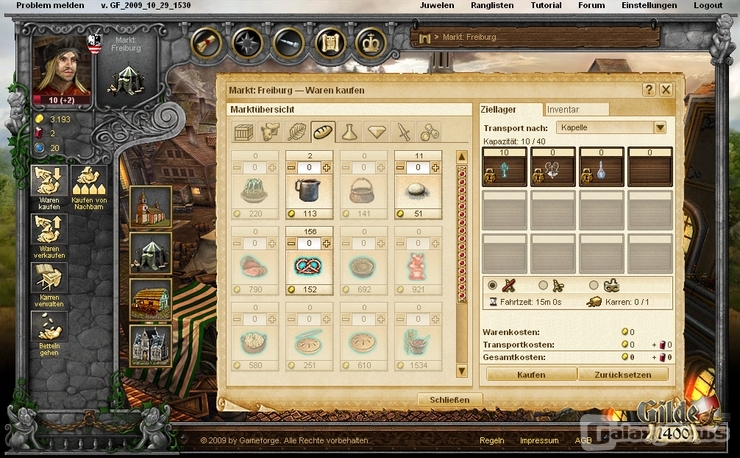Open the Tutorial link

pos(545,6)
